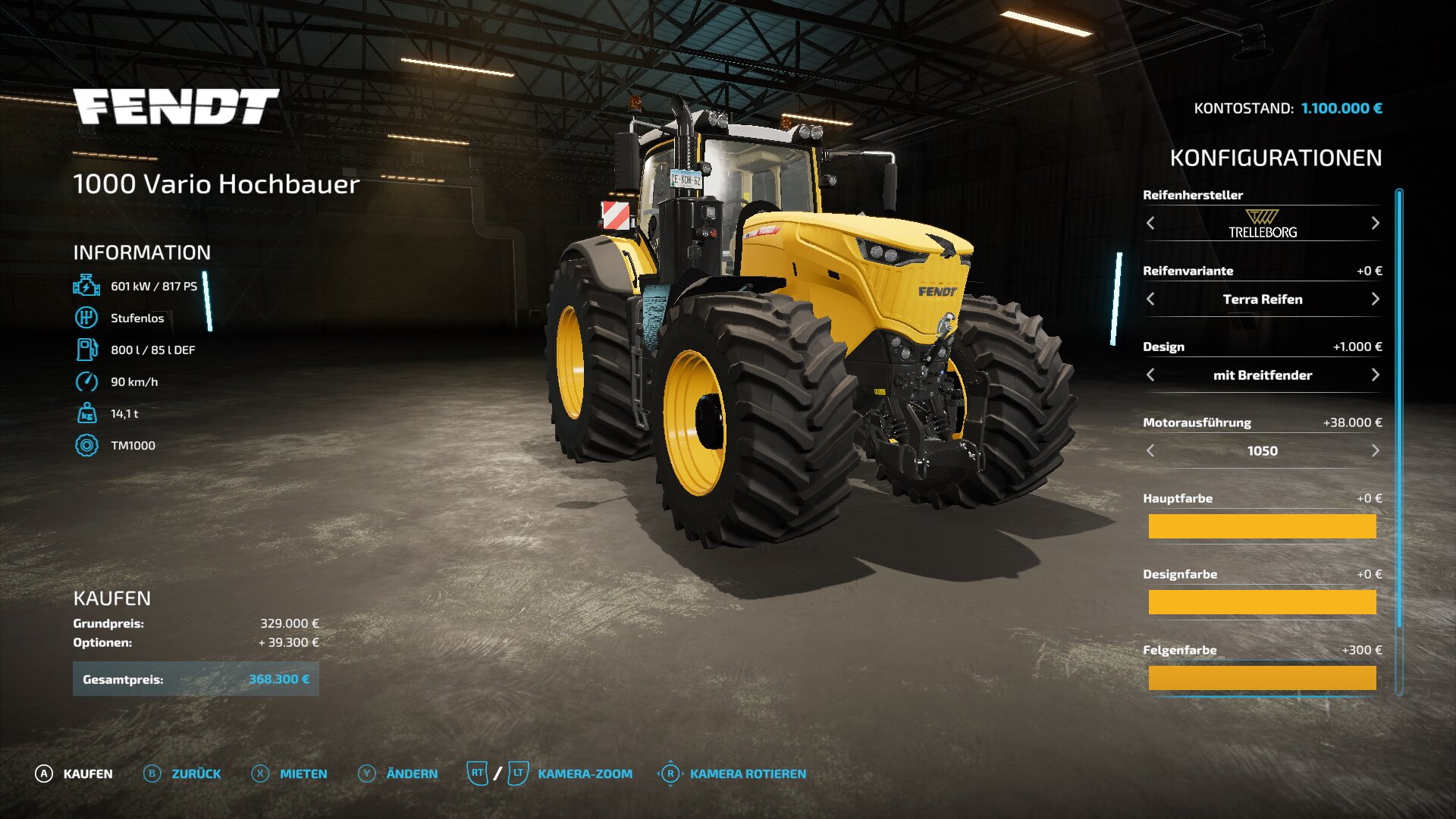Choose previous Motorausführung option
1456x819 pixels.
pos(1150,450)
